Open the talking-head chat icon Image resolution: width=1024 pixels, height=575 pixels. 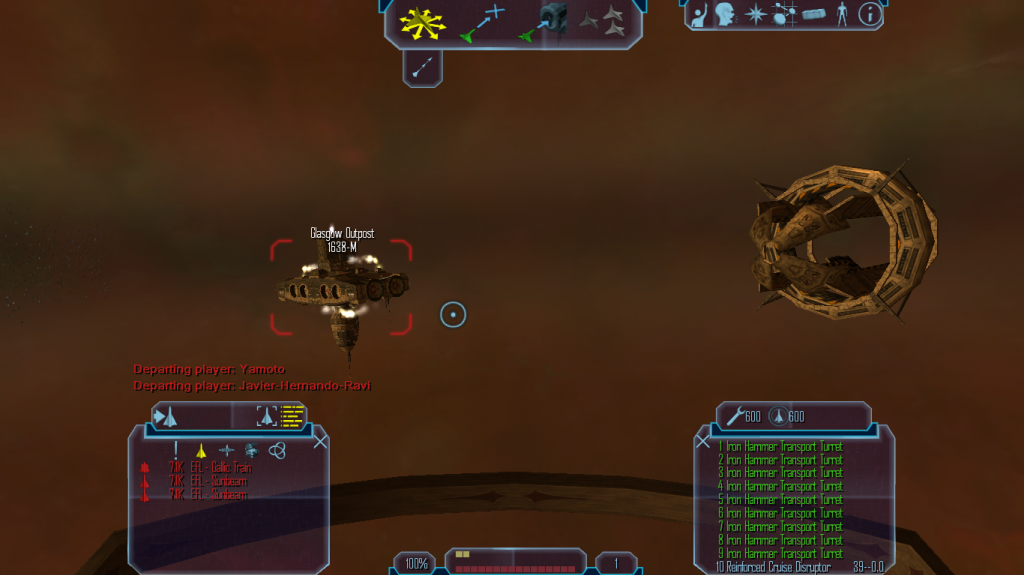point(725,14)
